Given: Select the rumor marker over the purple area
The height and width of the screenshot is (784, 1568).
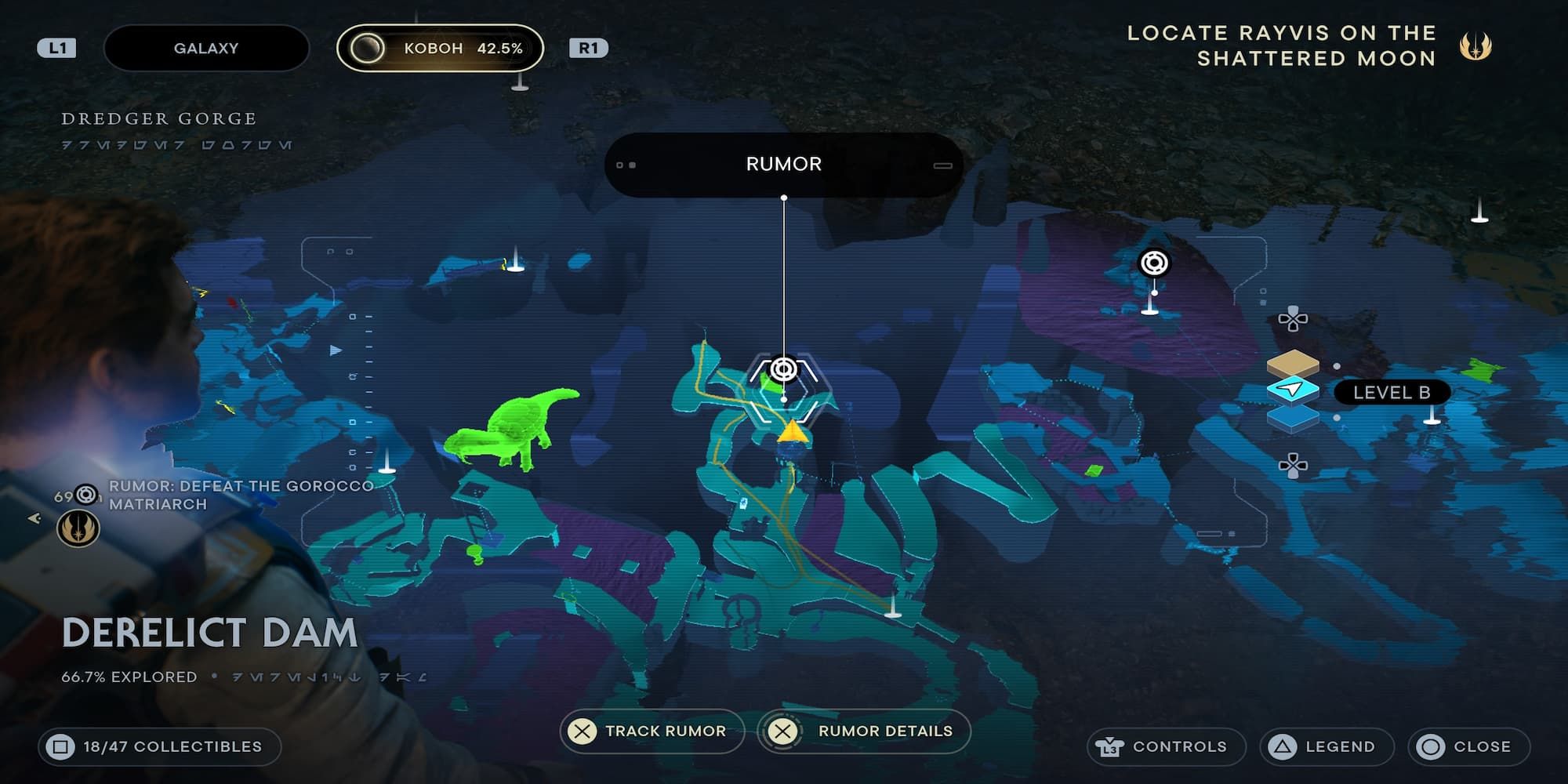Looking at the screenshot, I should click(x=1154, y=263).
